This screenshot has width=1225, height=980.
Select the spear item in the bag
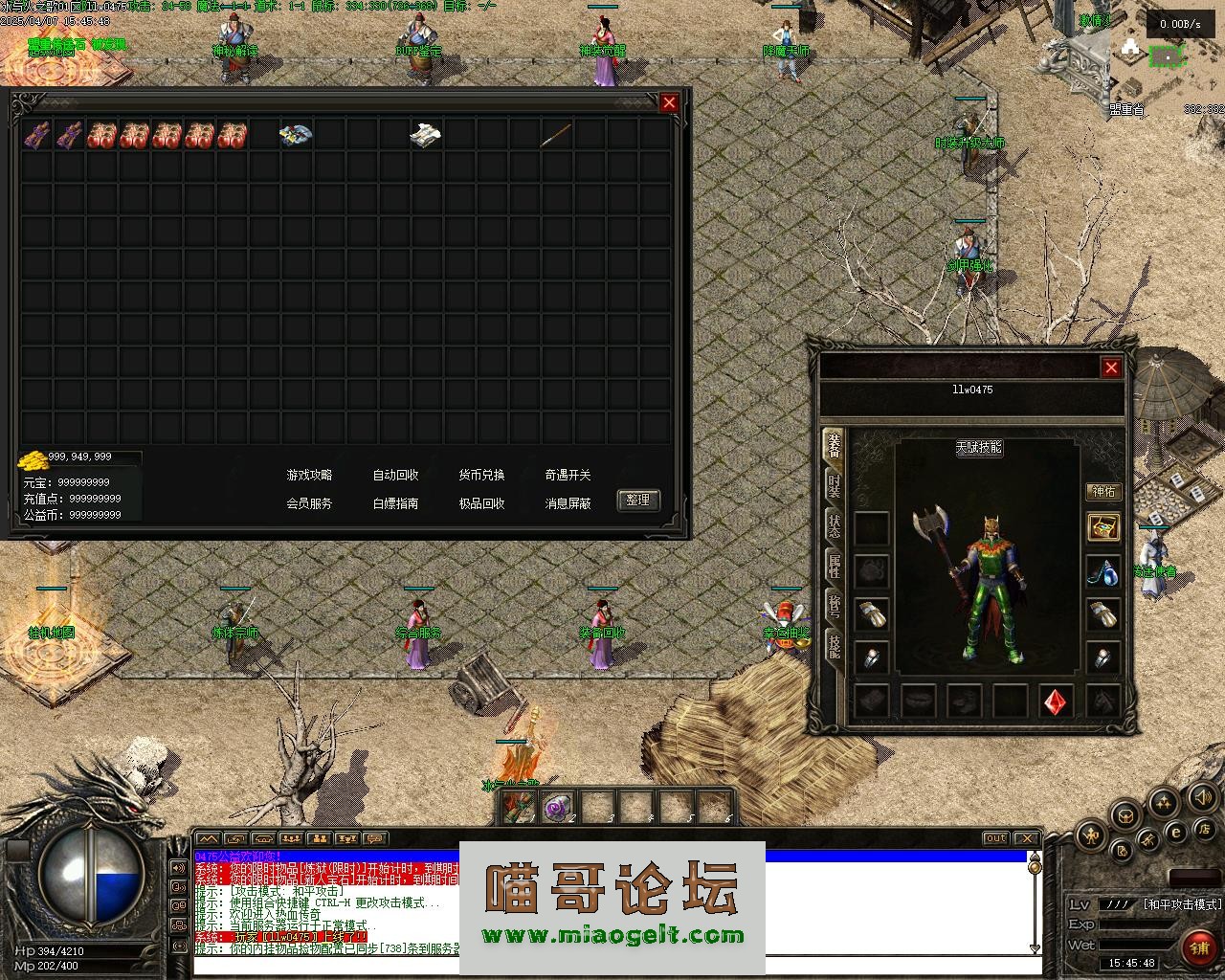(x=556, y=135)
